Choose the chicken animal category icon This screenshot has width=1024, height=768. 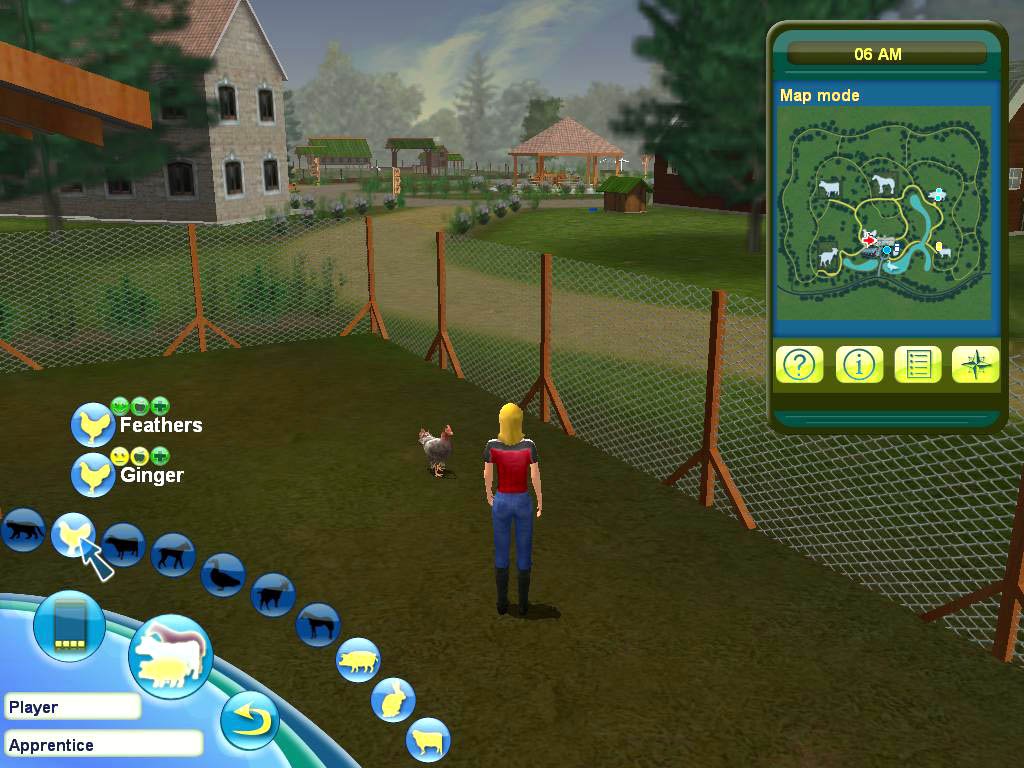click(x=72, y=534)
